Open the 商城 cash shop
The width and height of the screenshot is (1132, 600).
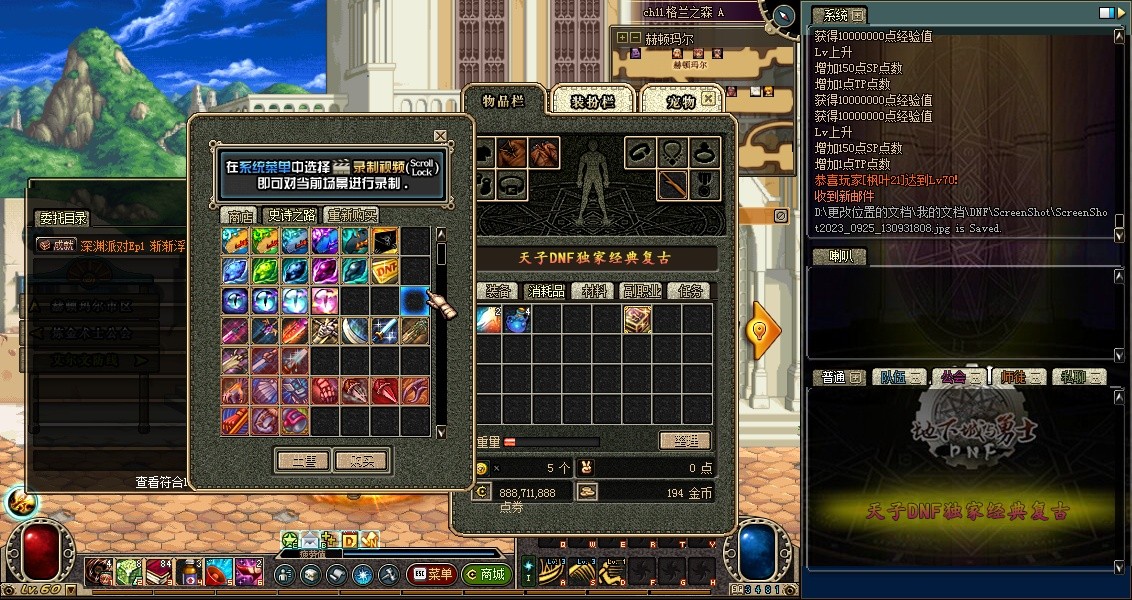pyautogui.click(x=486, y=574)
